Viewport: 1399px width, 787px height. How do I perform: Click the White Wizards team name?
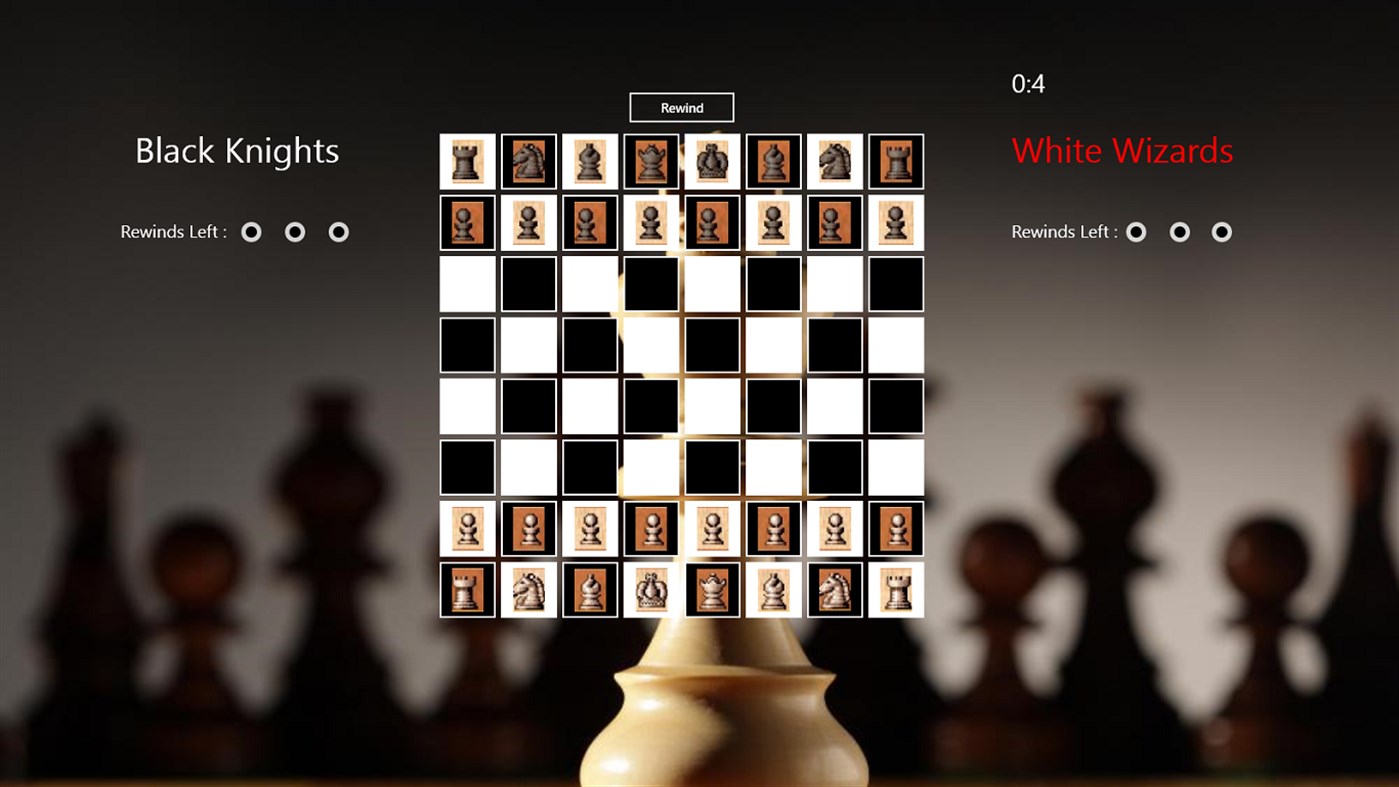[x=1122, y=151]
